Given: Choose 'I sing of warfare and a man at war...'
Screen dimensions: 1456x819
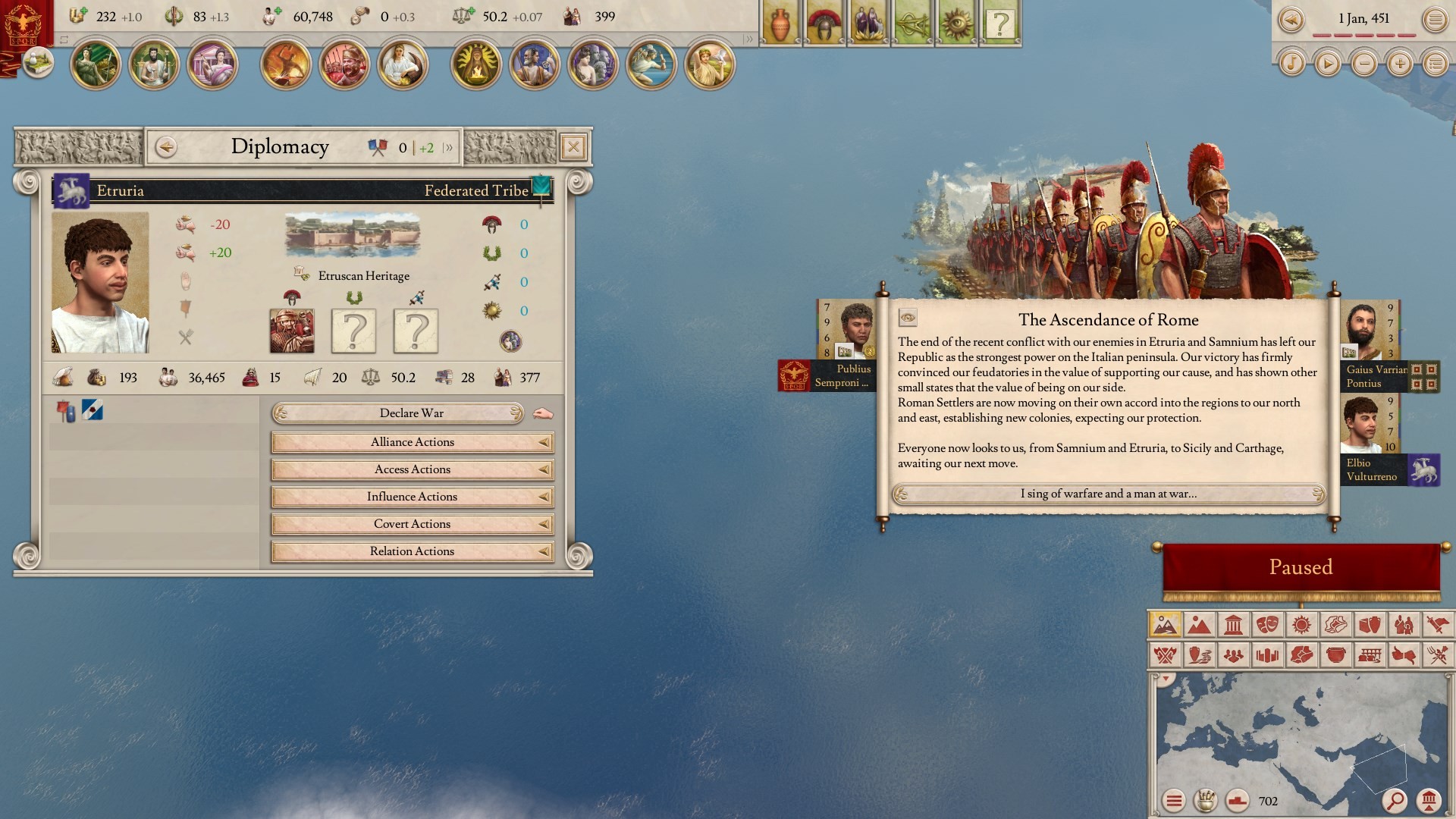Looking at the screenshot, I should (x=1108, y=494).
